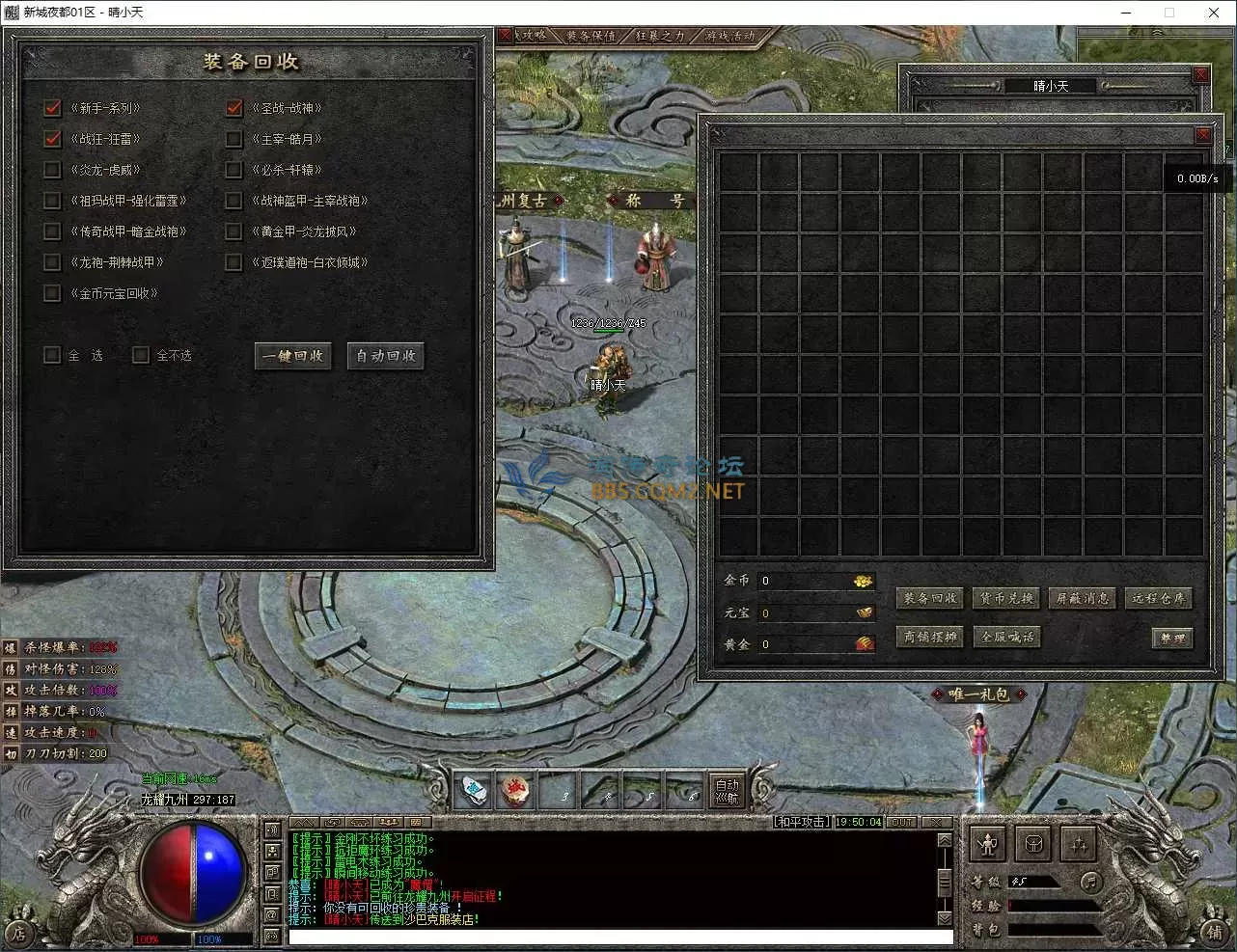Screen dimensions: 1237x952
Task: Tick the 全不选 deselect-all box
Action: click(x=141, y=355)
